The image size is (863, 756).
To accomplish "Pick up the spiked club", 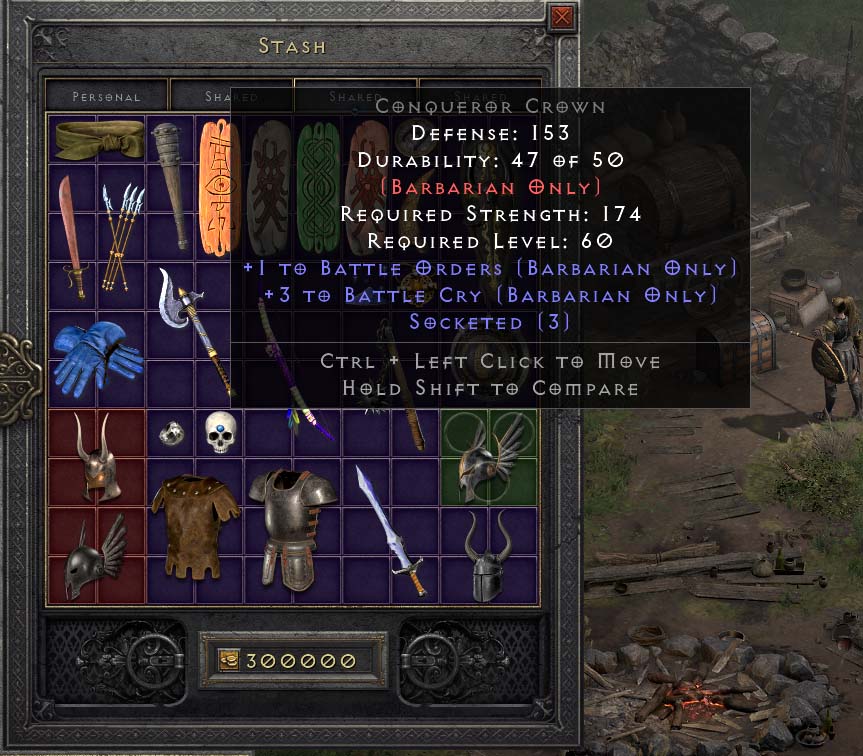I will point(171,186).
